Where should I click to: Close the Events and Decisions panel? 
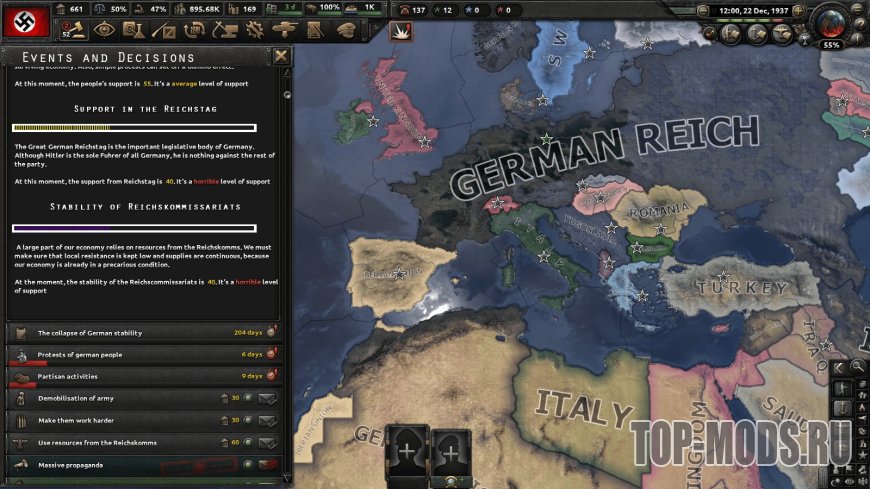[x=281, y=56]
